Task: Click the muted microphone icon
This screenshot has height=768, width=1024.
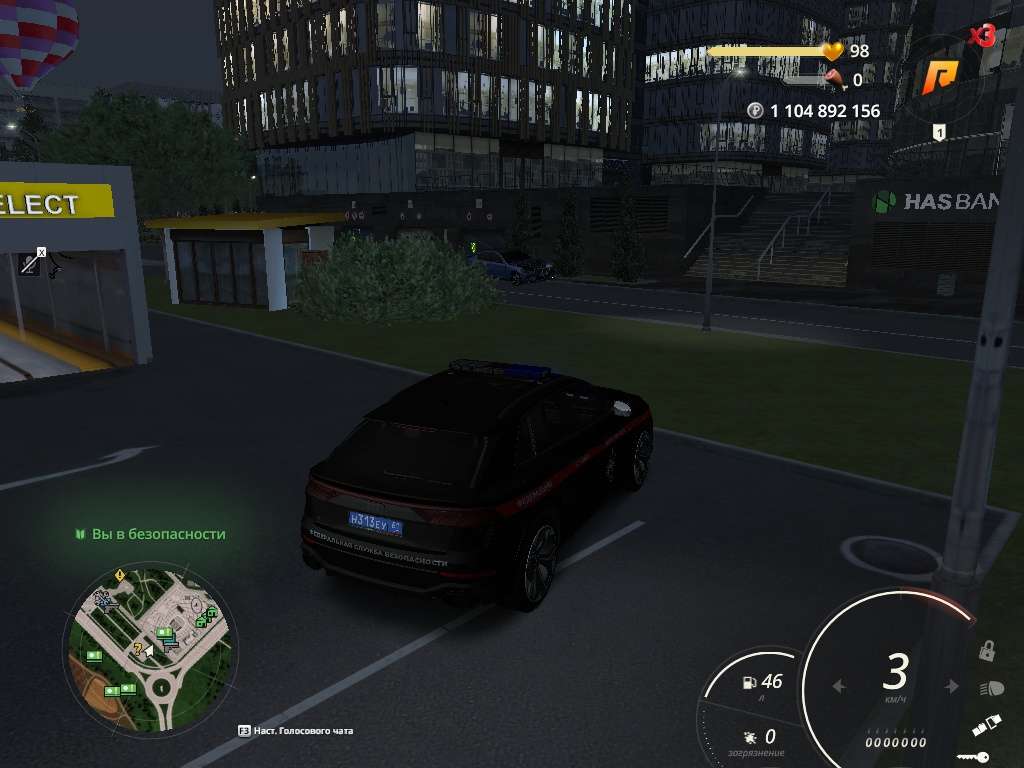Action: pyautogui.click(x=32, y=262)
